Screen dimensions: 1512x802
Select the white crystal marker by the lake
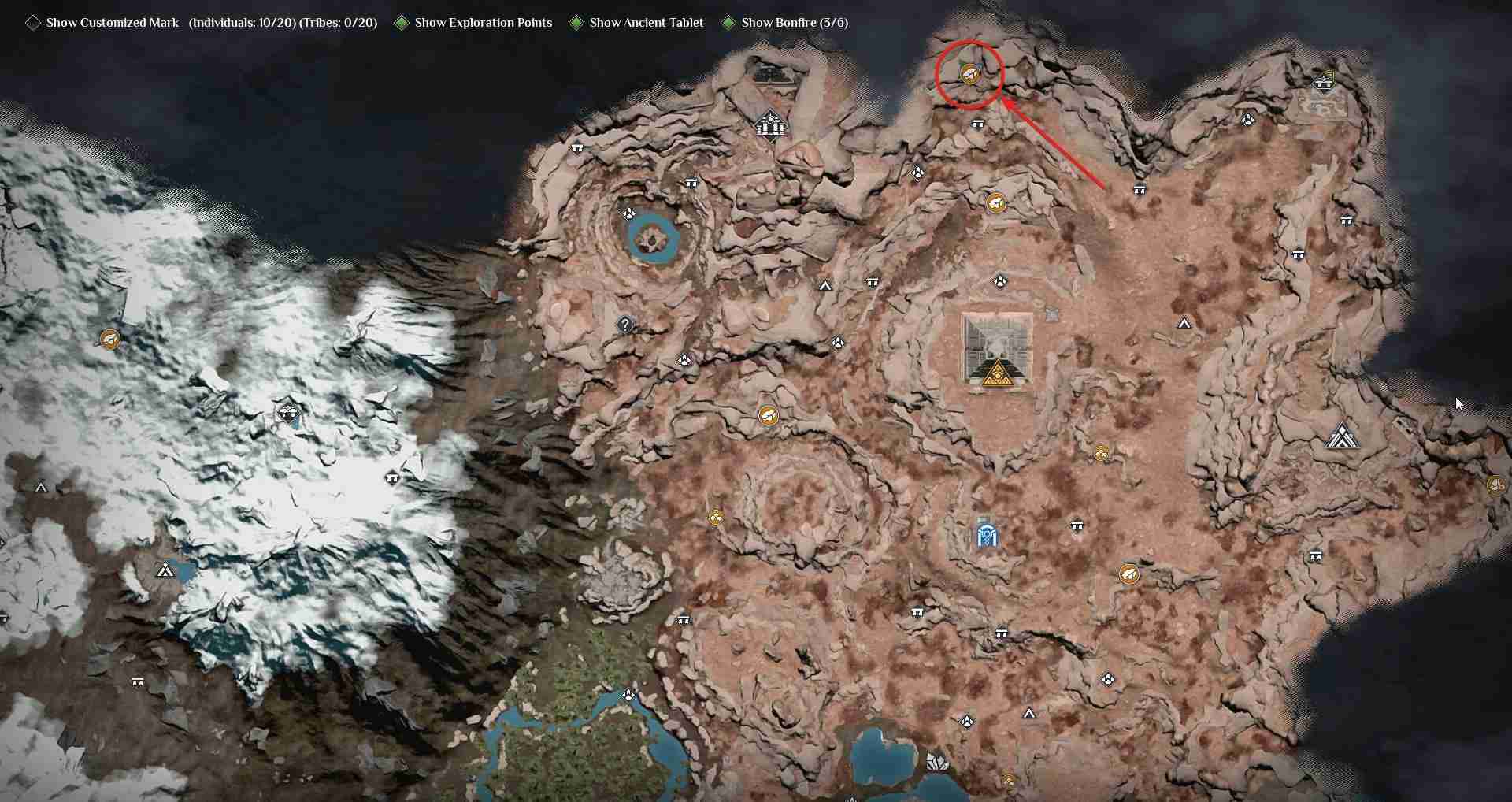[x=936, y=762]
